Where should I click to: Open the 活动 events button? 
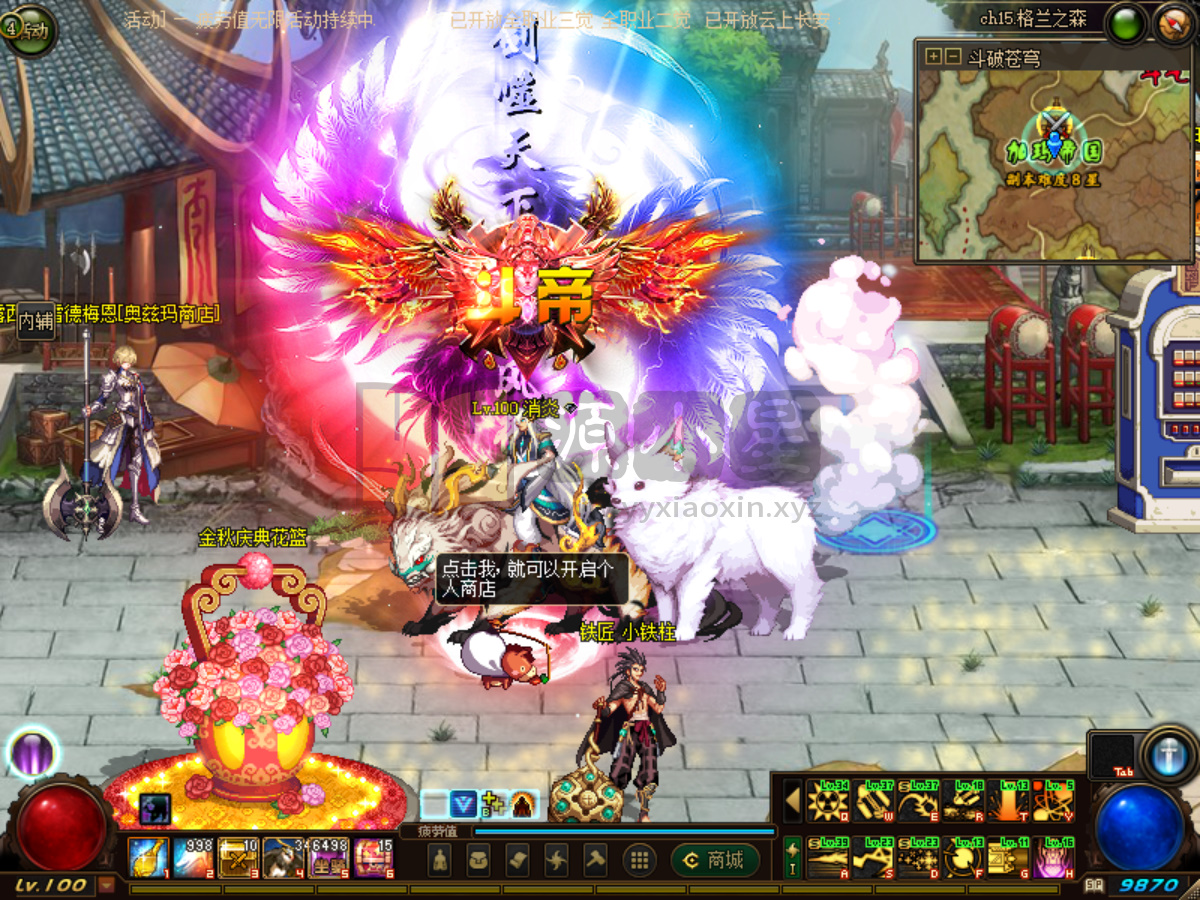29,30
